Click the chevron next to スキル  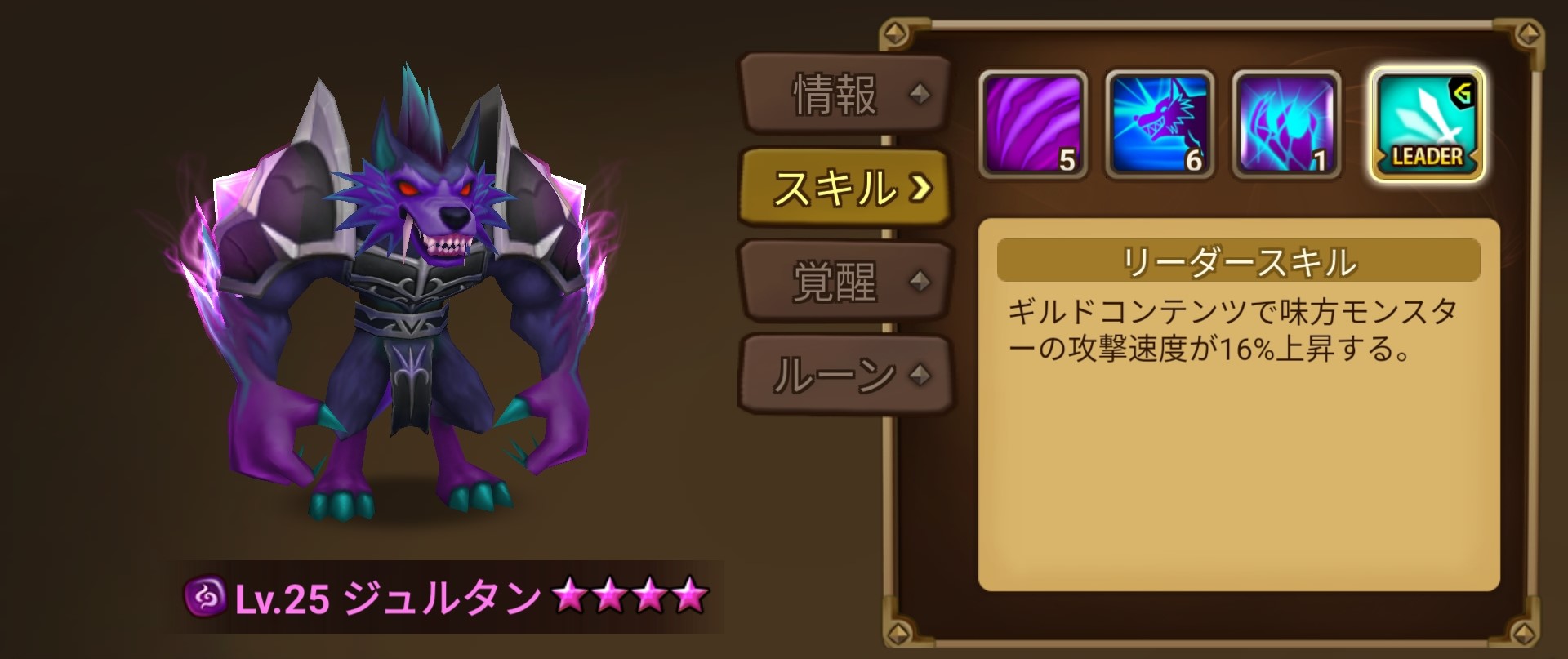[x=921, y=189]
